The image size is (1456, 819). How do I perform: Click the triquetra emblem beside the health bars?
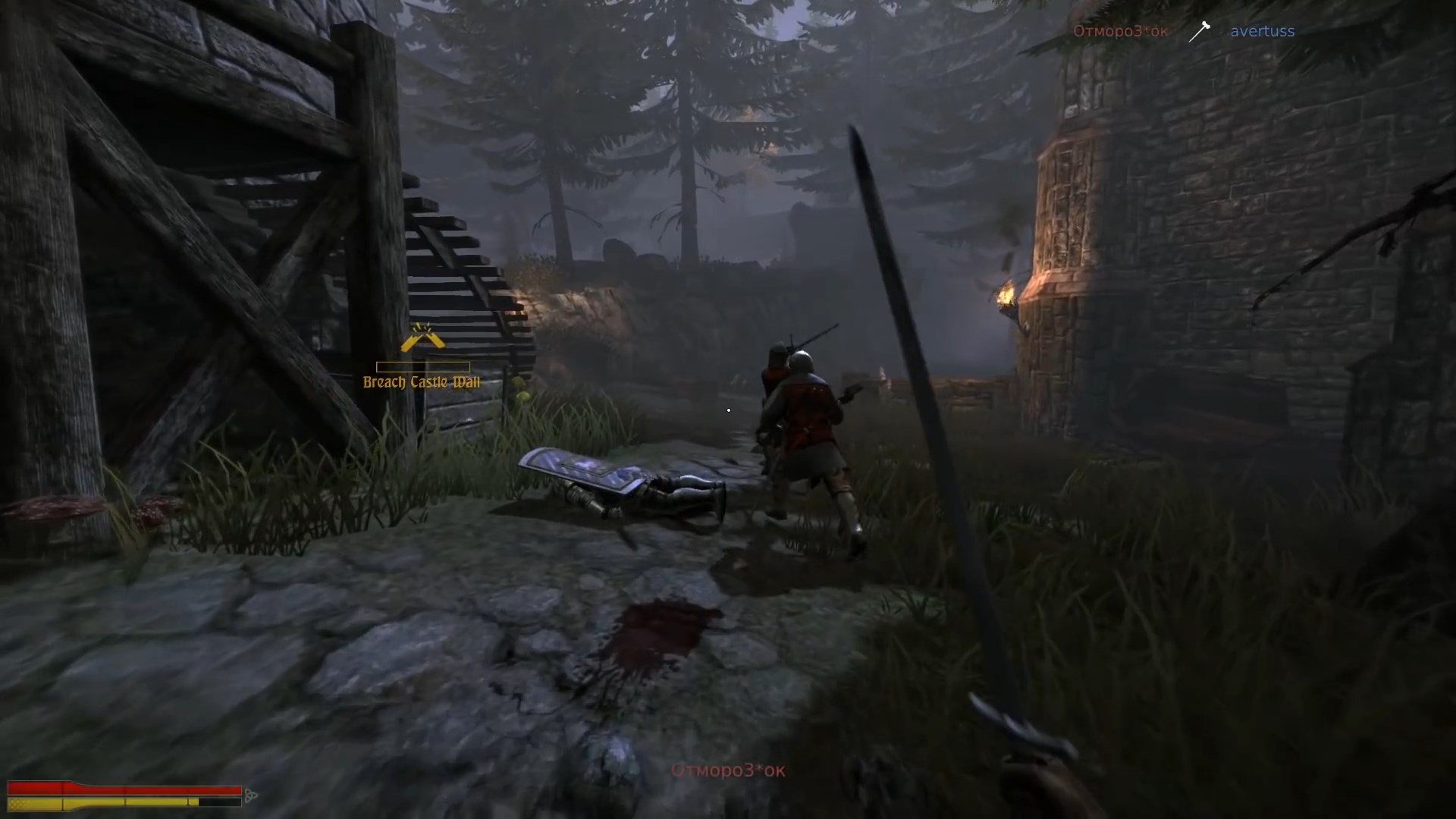251,796
